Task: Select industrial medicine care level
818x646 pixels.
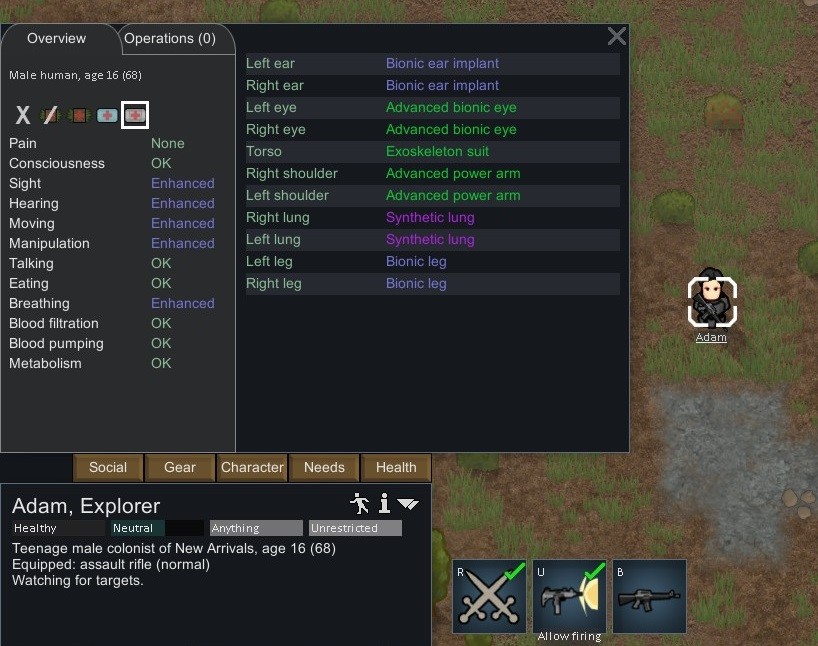Action: click(107, 115)
